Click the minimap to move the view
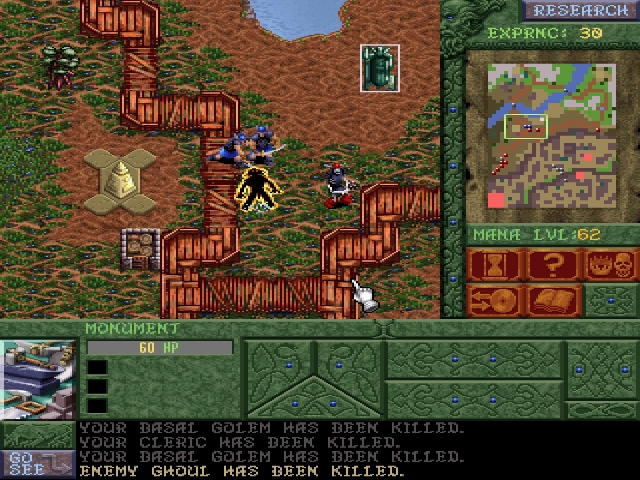640x480 pixels. click(x=550, y=135)
